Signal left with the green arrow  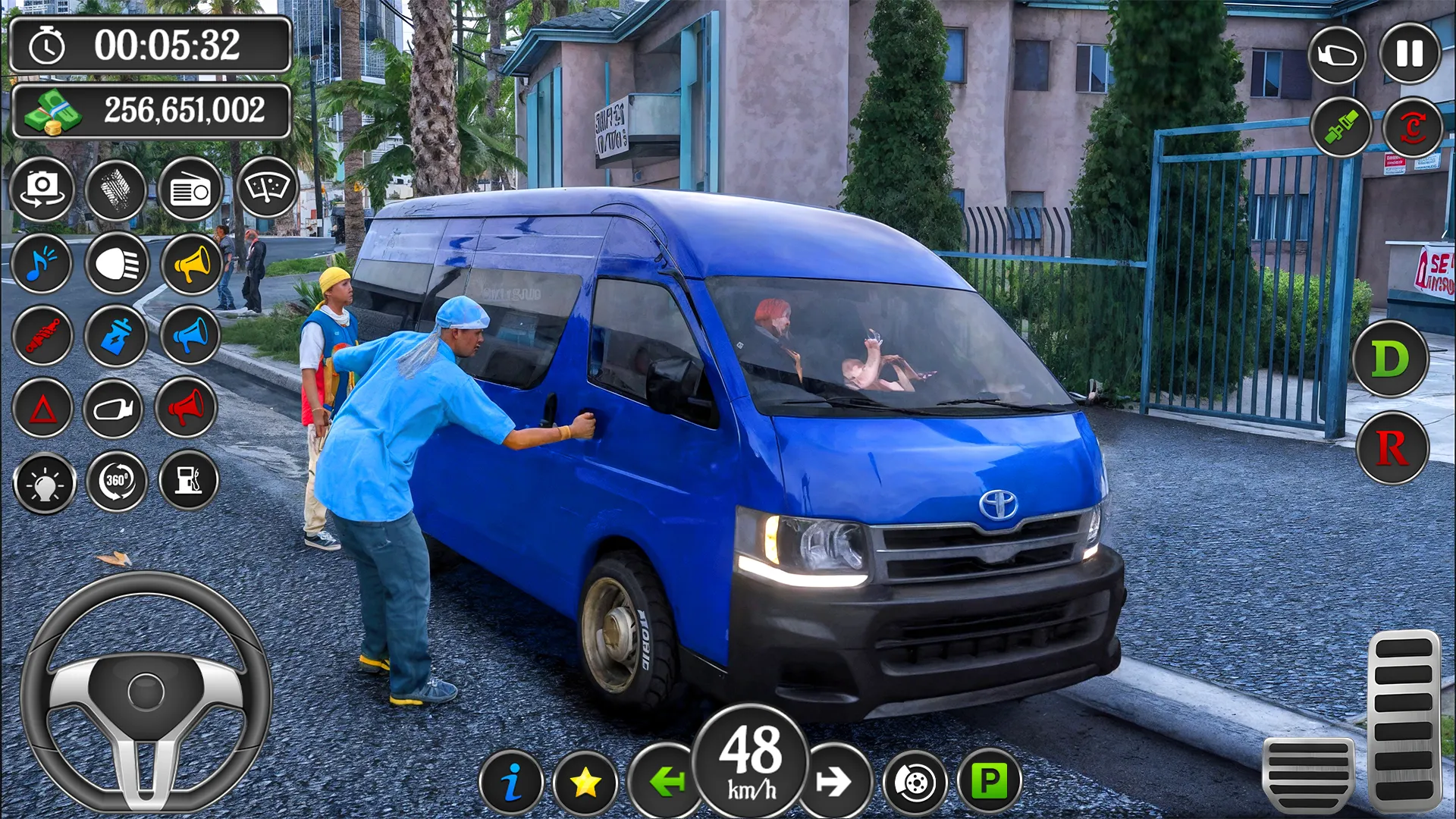[x=666, y=782]
